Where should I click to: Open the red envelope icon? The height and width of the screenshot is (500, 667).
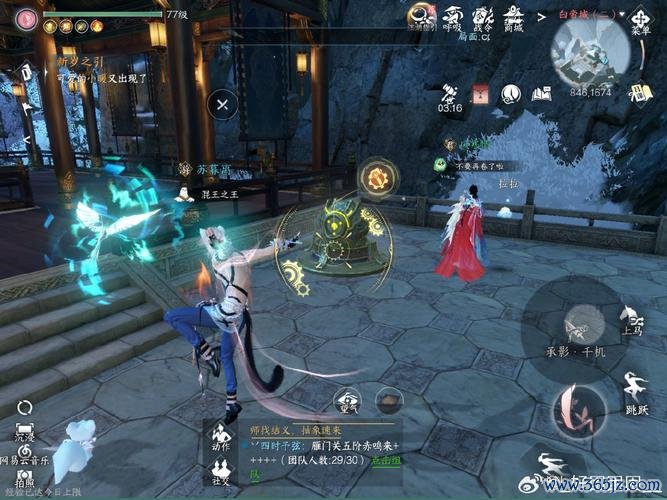coord(480,93)
